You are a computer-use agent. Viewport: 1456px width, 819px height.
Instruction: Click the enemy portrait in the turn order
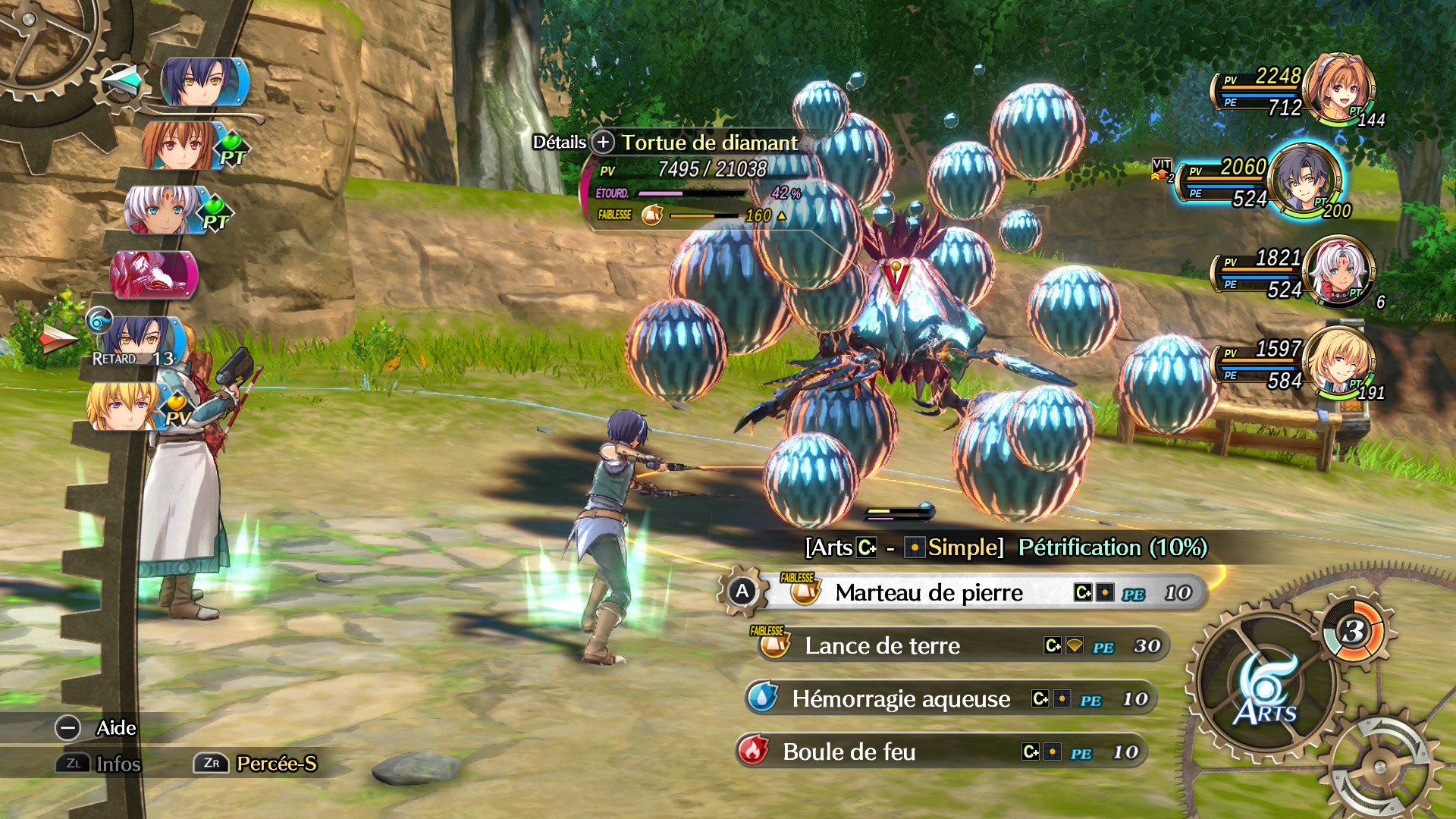154,274
